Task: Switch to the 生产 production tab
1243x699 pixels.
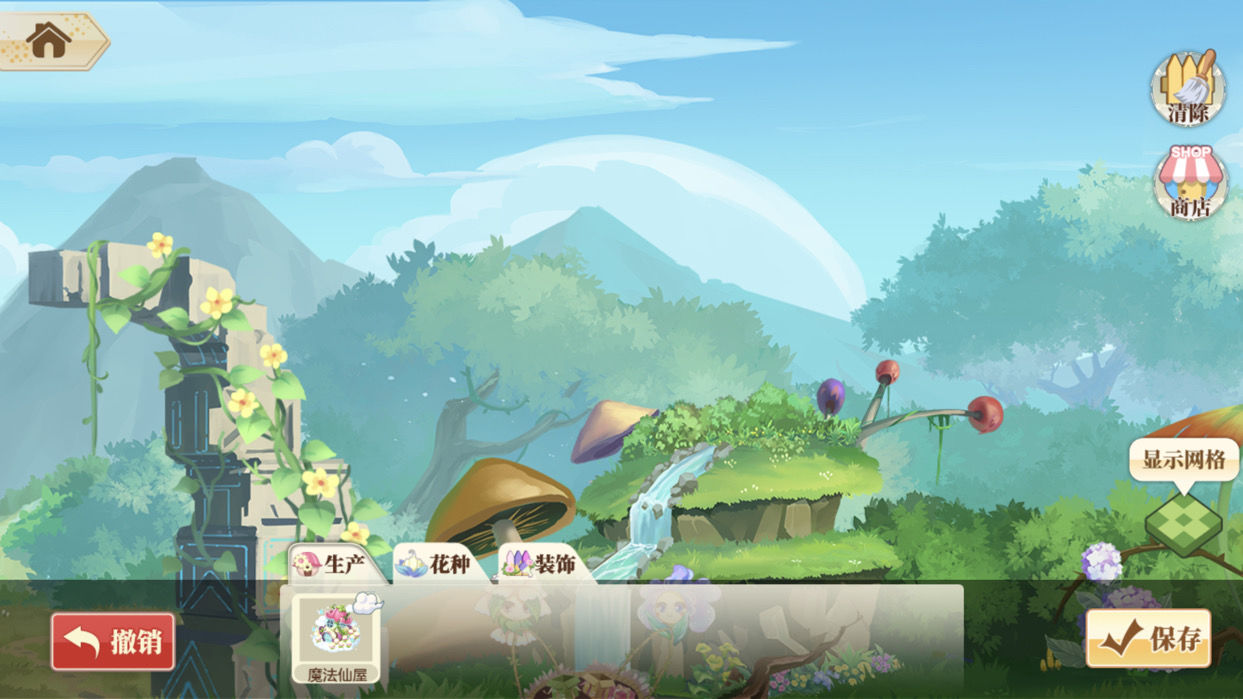Action: pyautogui.click(x=332, y=564)
